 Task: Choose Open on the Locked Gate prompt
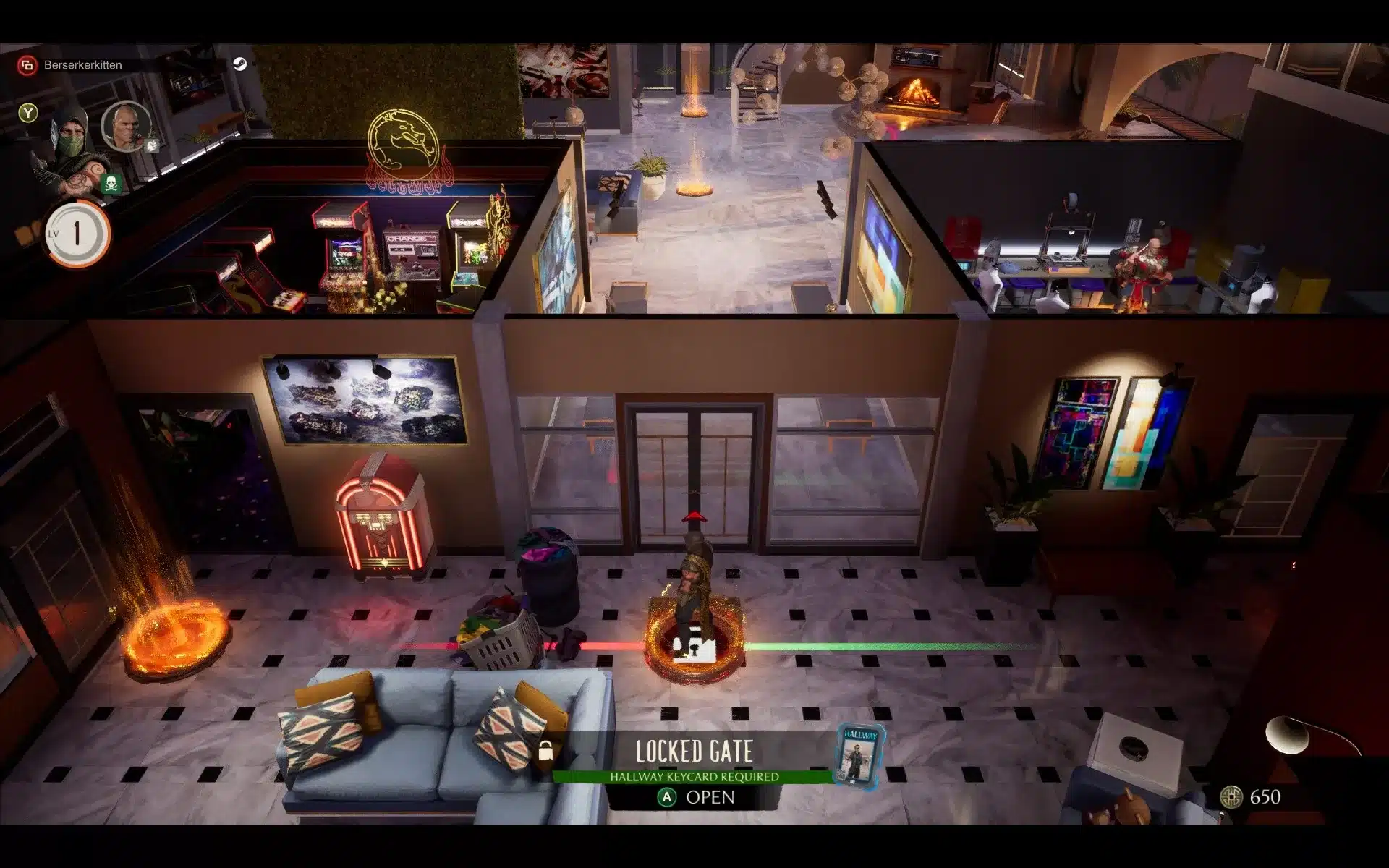coord(695,797)
